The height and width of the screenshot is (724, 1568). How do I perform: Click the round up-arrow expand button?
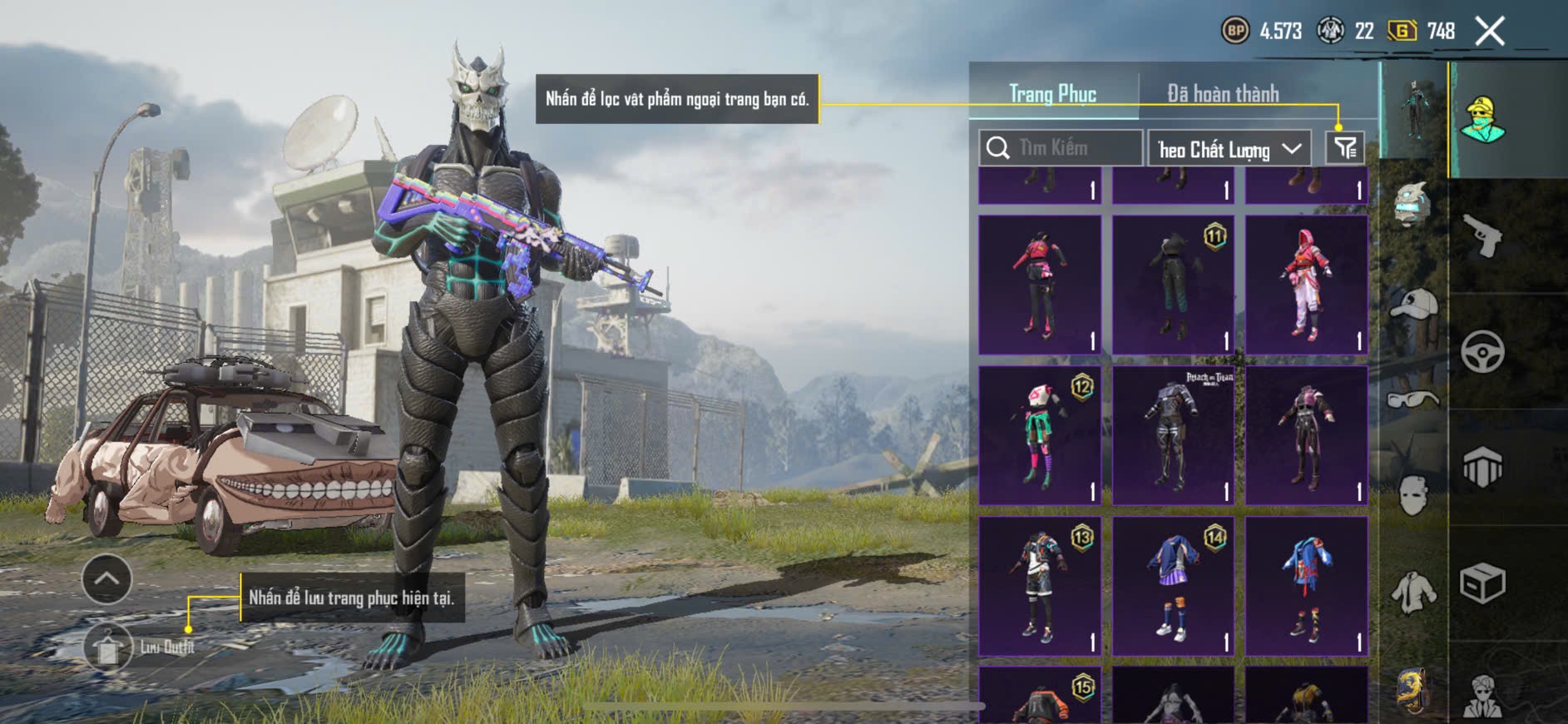pos(106,578)
